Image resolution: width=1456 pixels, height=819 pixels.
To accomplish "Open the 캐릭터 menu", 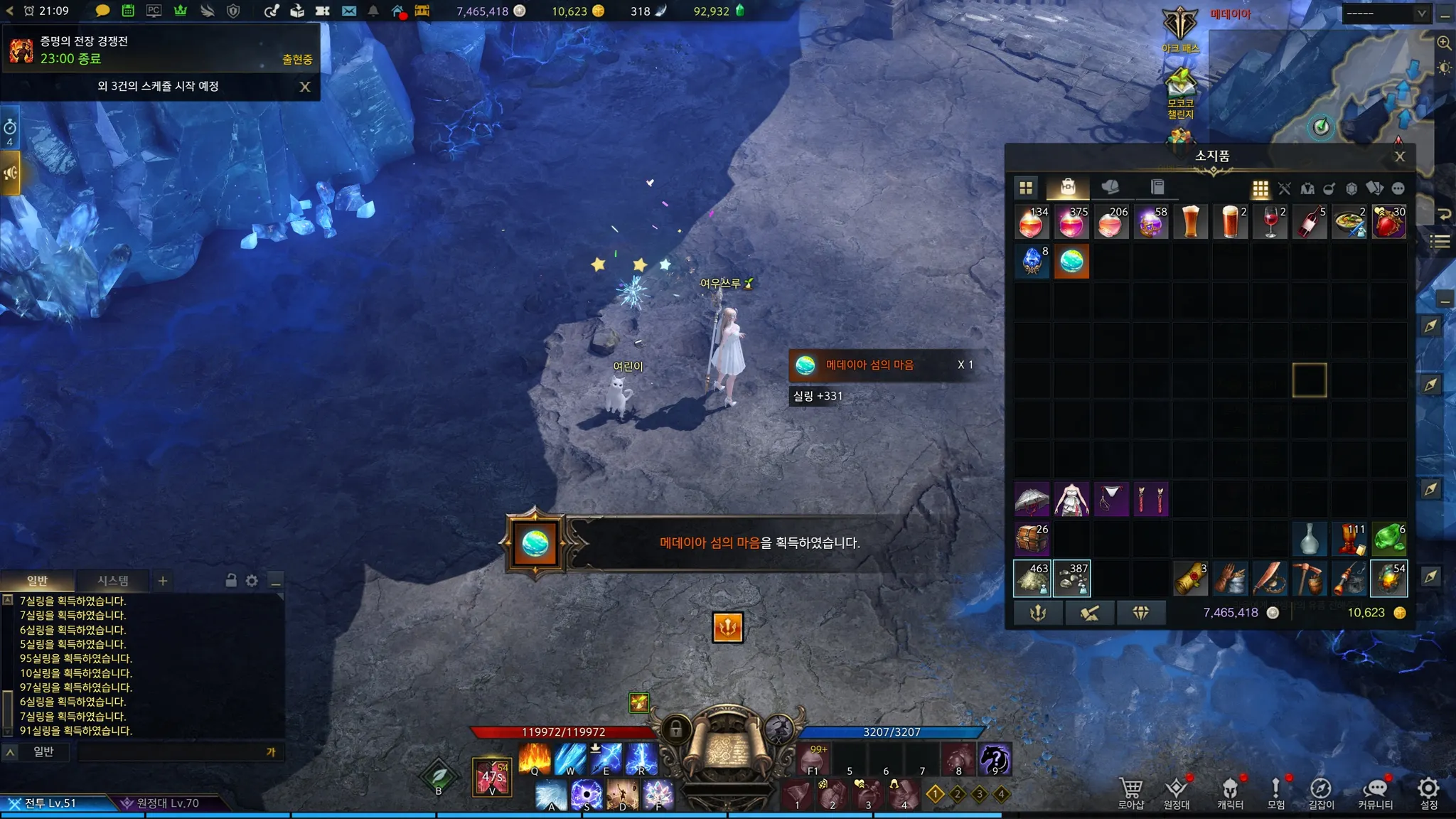I will tap(1230, 792).
